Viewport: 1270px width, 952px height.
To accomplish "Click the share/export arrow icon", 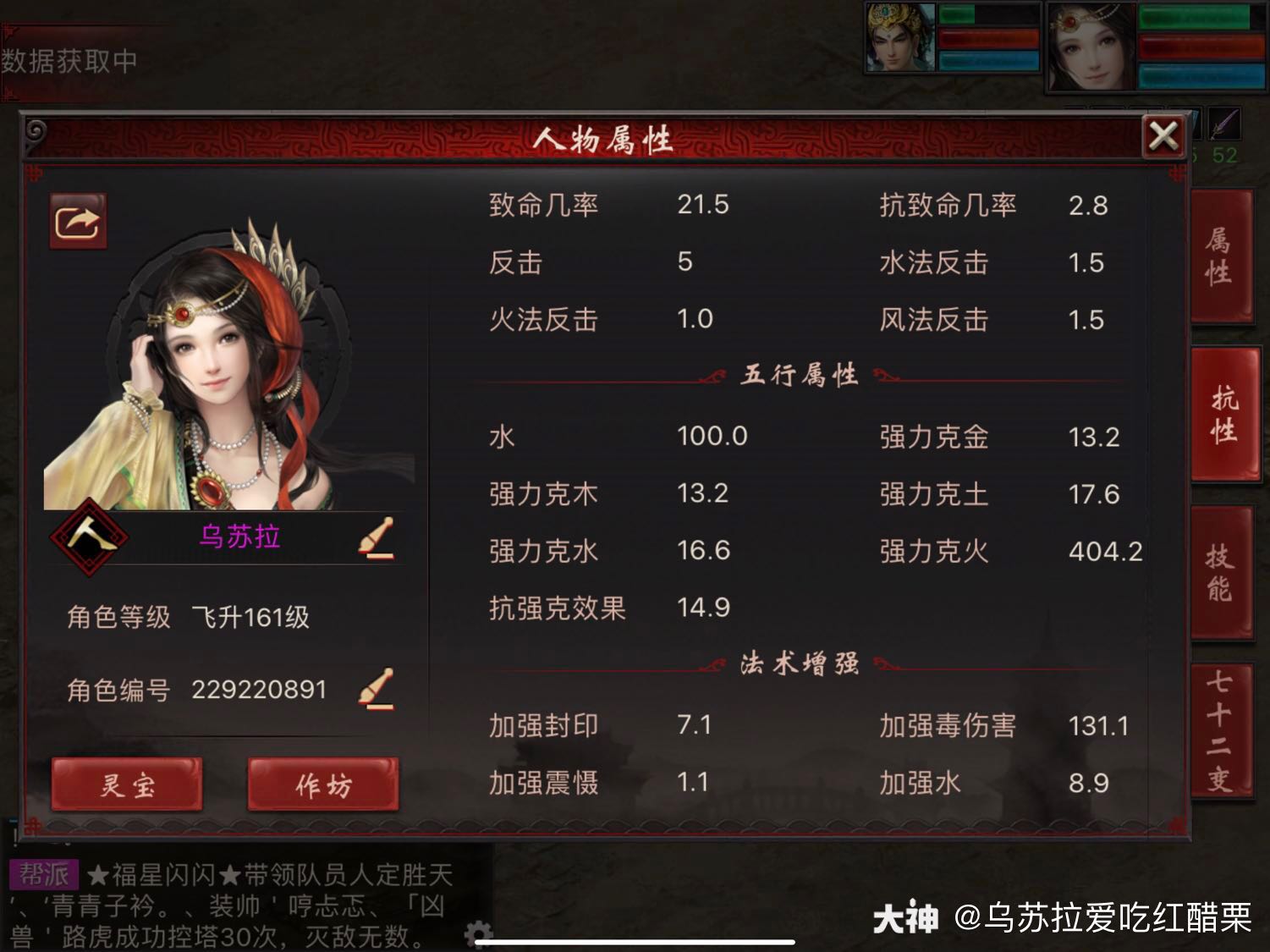I will coord(77,220).
